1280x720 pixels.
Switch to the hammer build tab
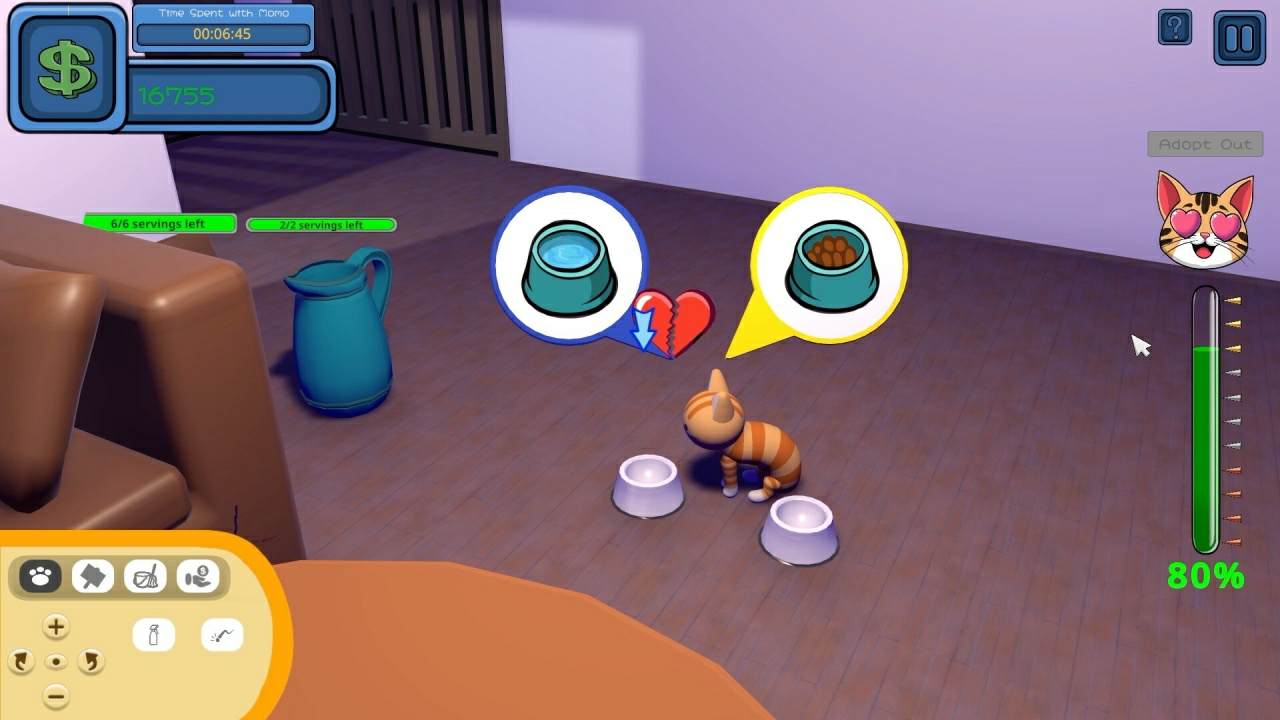[x=93, y=576]
